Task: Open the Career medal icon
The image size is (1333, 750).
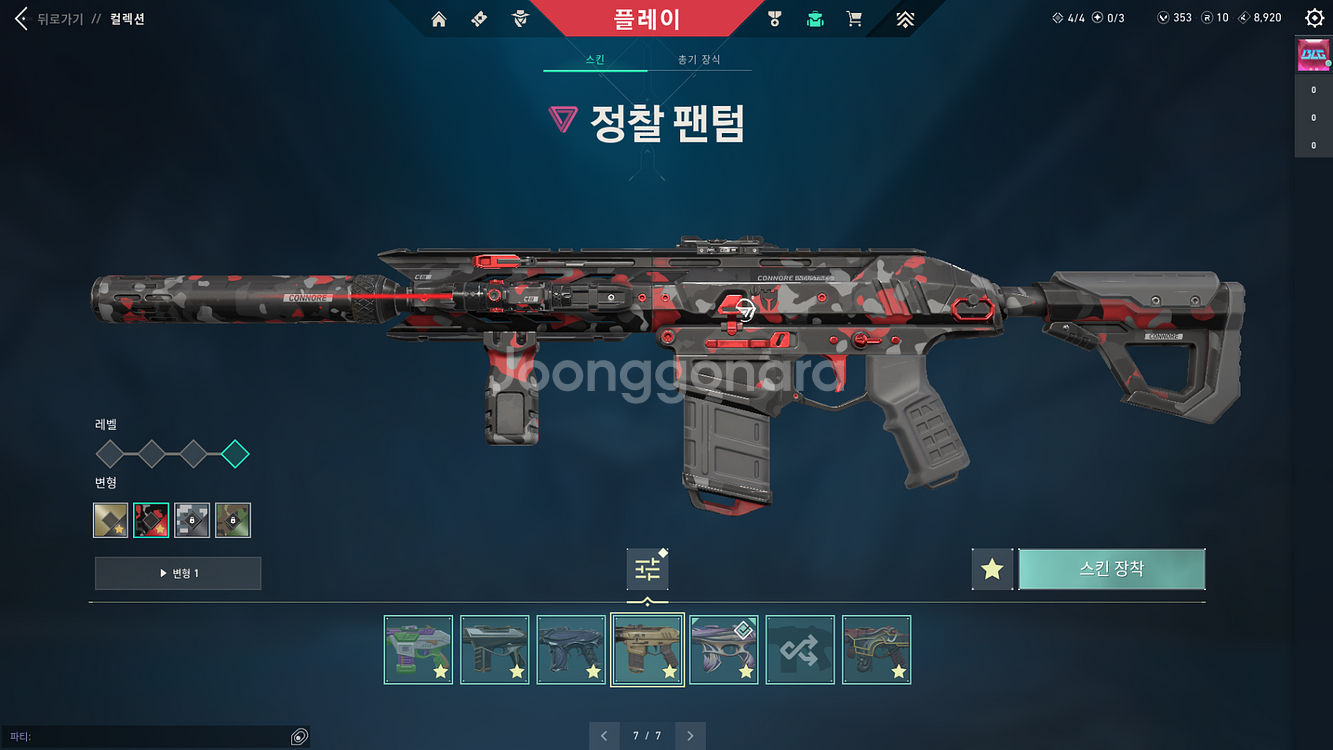Action: pos(775,17)
